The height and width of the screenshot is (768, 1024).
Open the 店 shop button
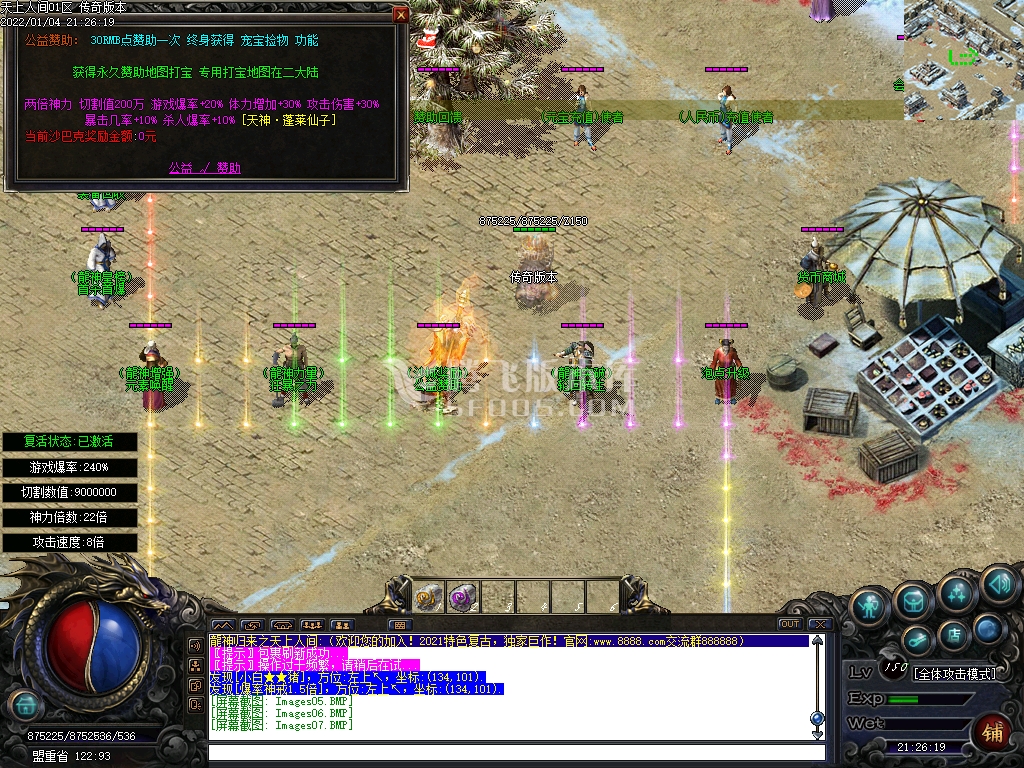954,633
